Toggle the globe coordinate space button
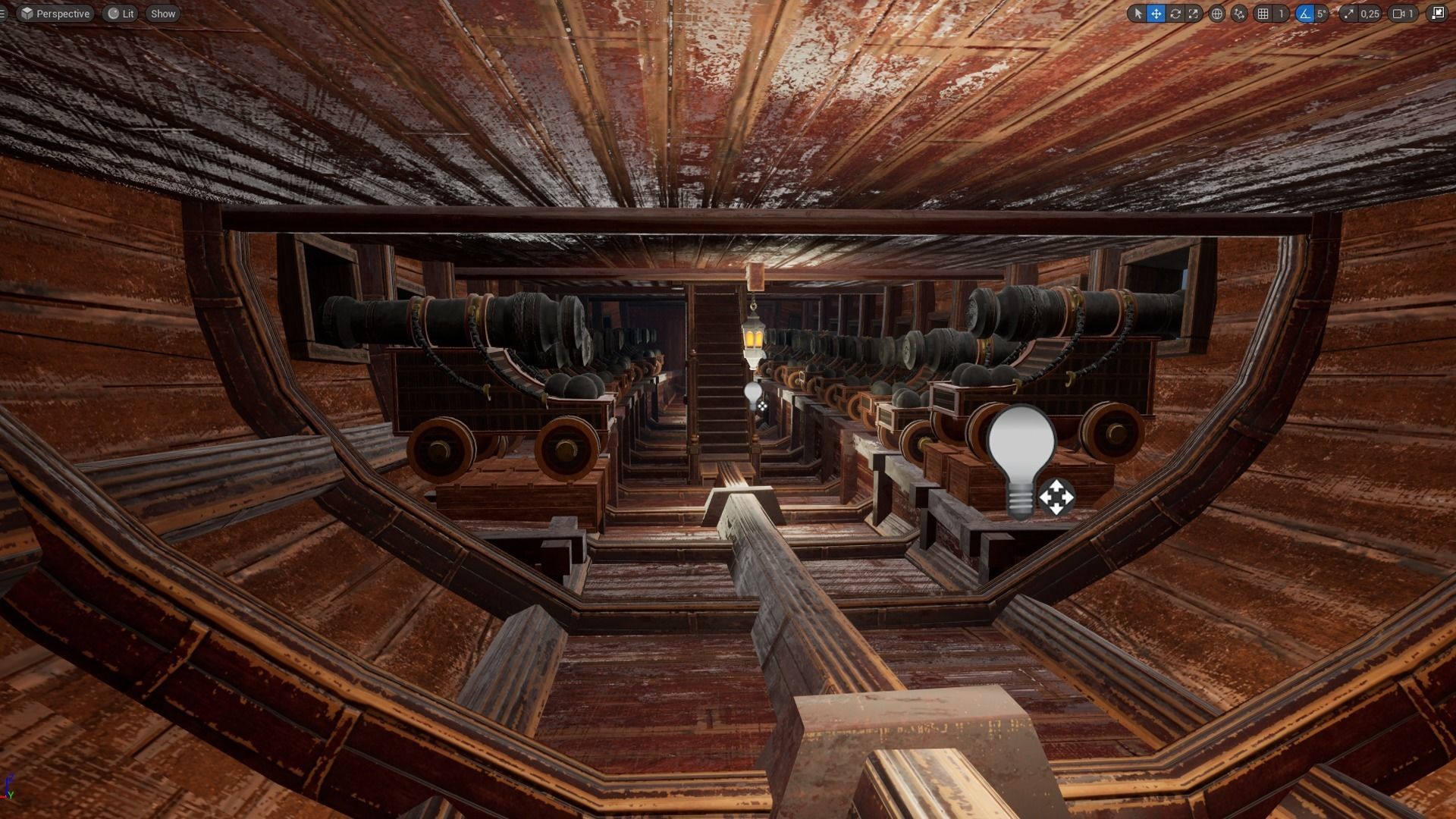Viewport: 1456px width, 819px height. click(1216, 14)
